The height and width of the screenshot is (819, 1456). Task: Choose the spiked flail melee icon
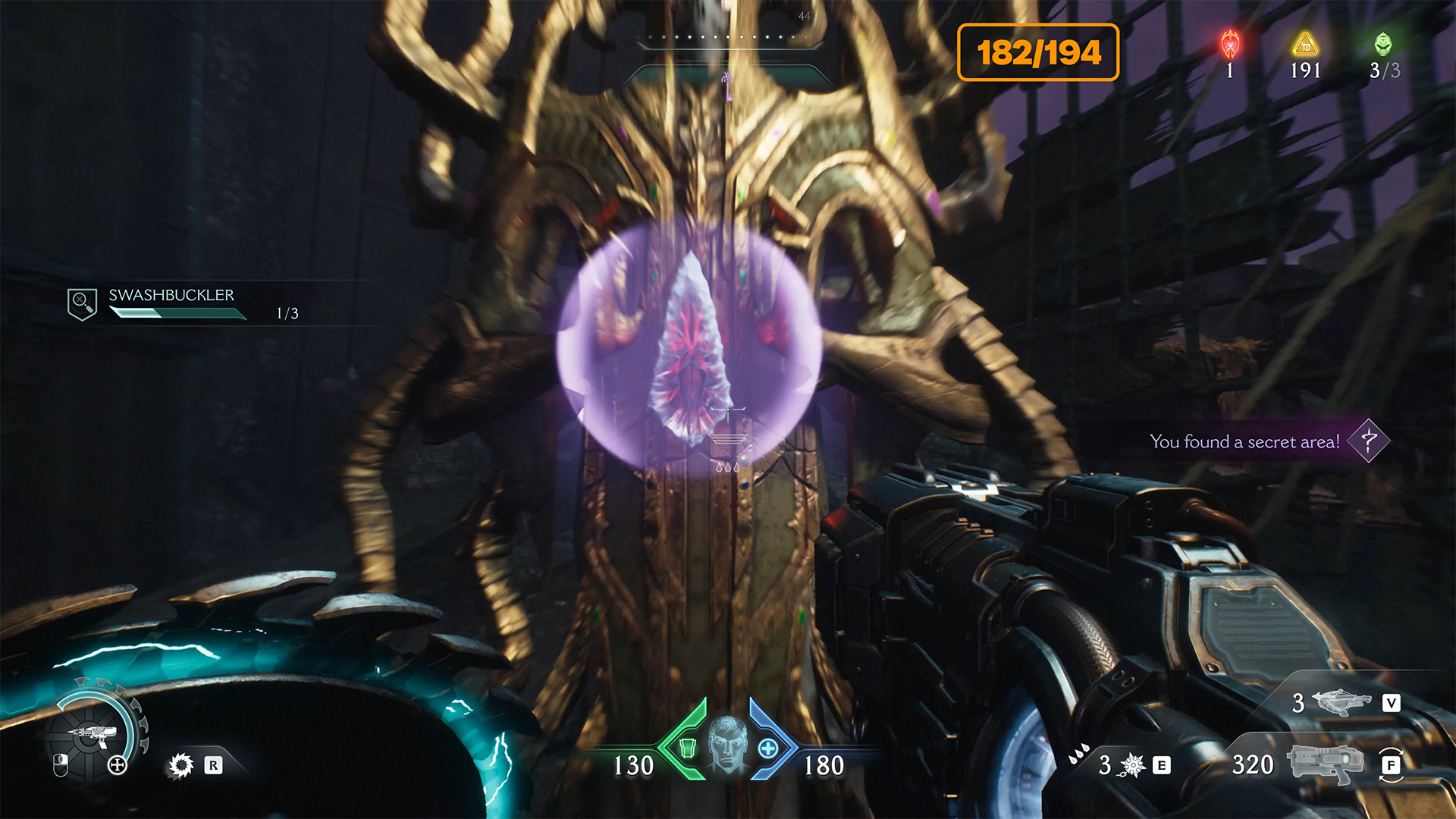[x=1131, y=765]
